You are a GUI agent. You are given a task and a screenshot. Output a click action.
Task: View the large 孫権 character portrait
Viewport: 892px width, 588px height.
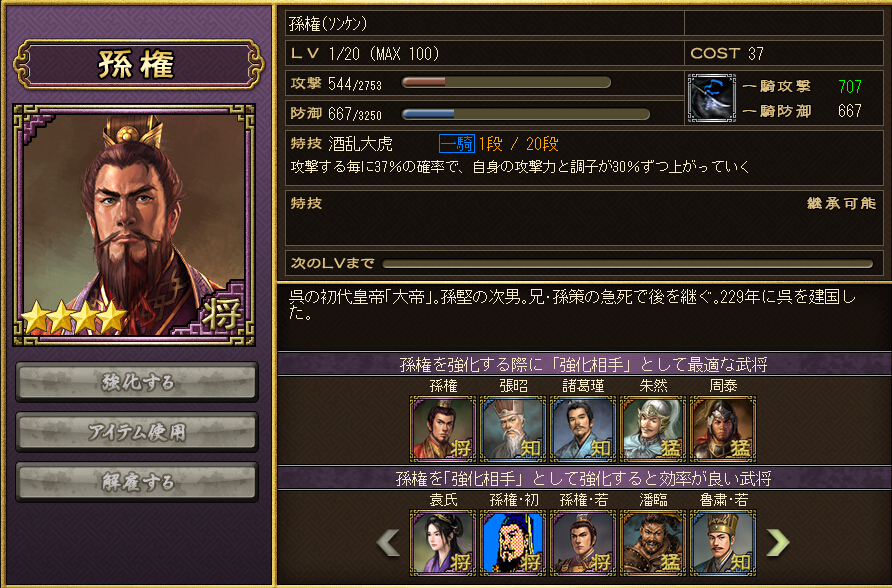pos(135,225)
